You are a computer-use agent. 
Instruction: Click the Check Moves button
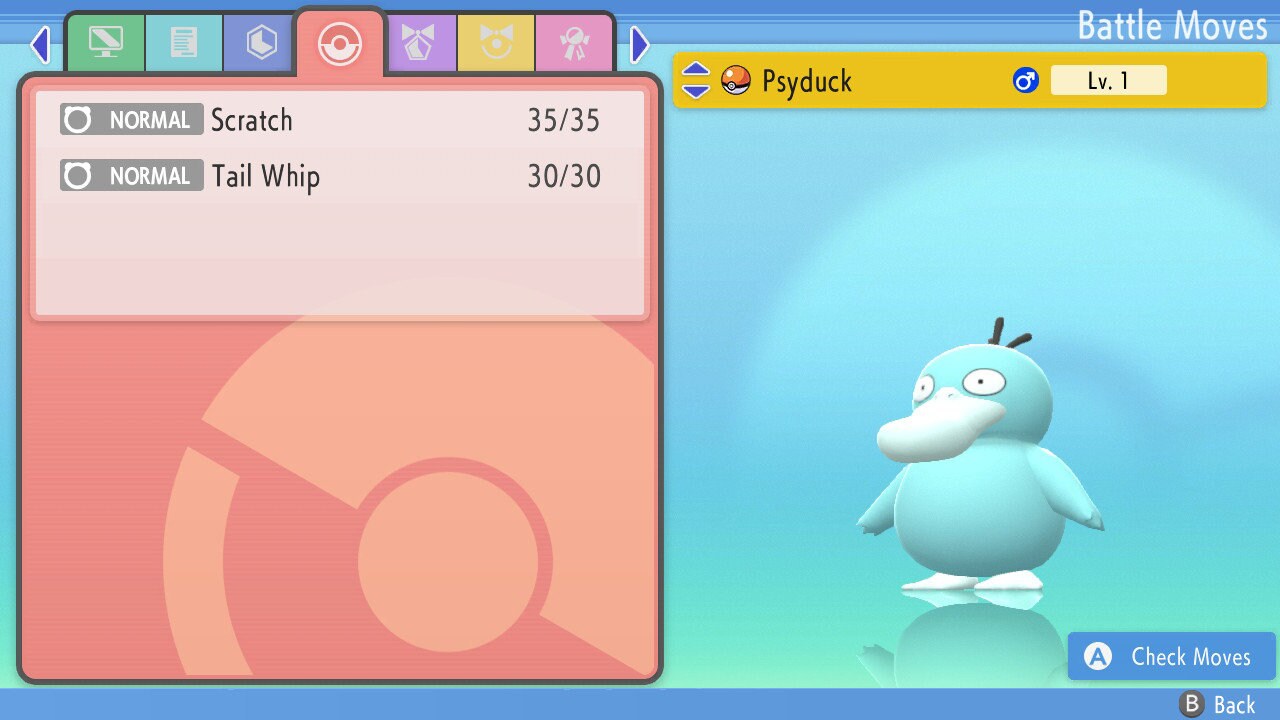click(1172, 657)
